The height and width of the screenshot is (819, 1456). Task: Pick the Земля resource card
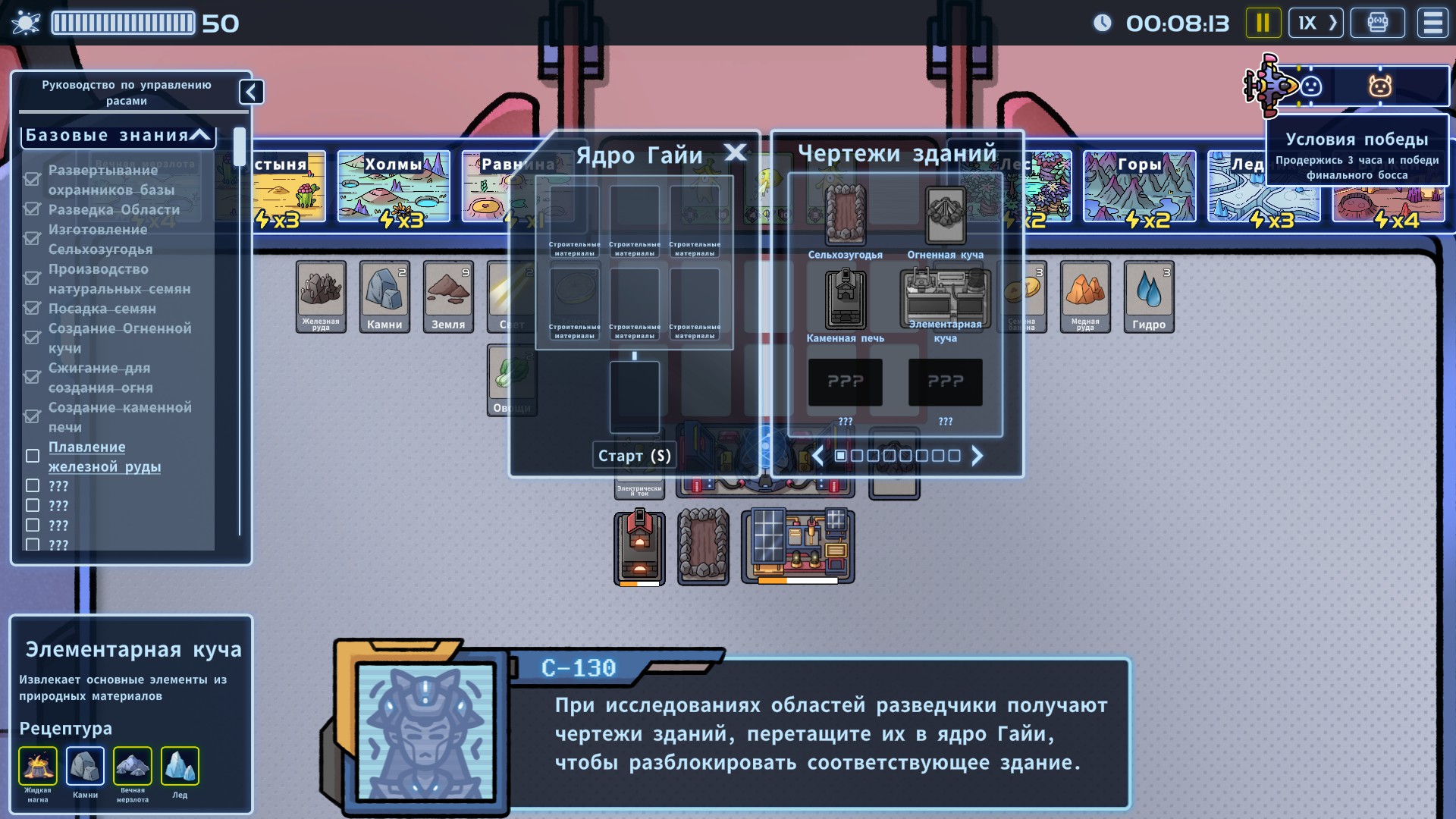tap(448, 297)
